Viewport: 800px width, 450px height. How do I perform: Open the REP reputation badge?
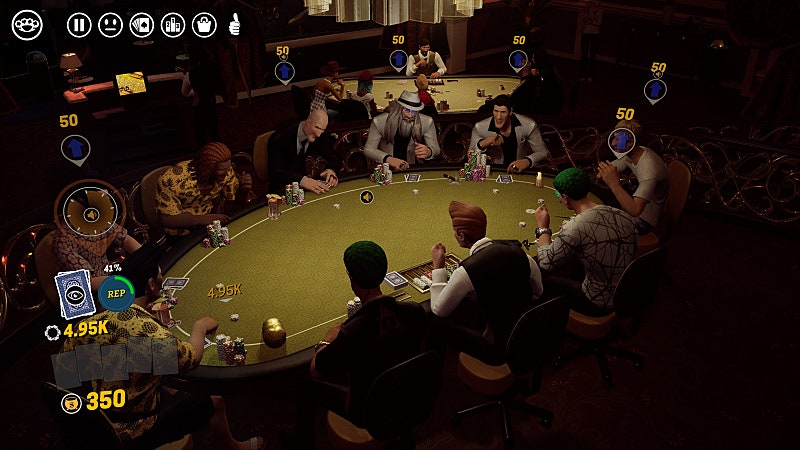115,293
